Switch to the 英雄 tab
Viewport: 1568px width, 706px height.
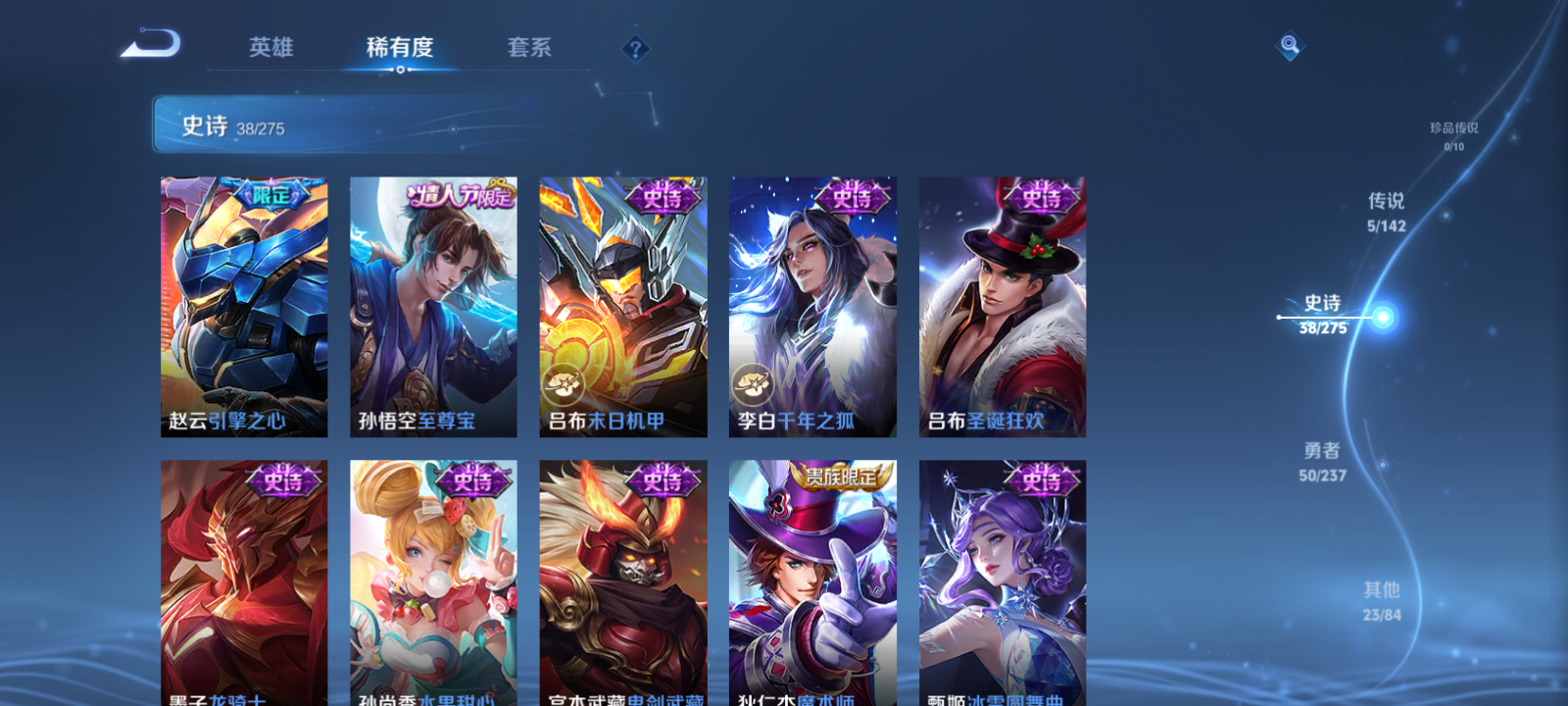pyautogui.click(x=269, y=47)
